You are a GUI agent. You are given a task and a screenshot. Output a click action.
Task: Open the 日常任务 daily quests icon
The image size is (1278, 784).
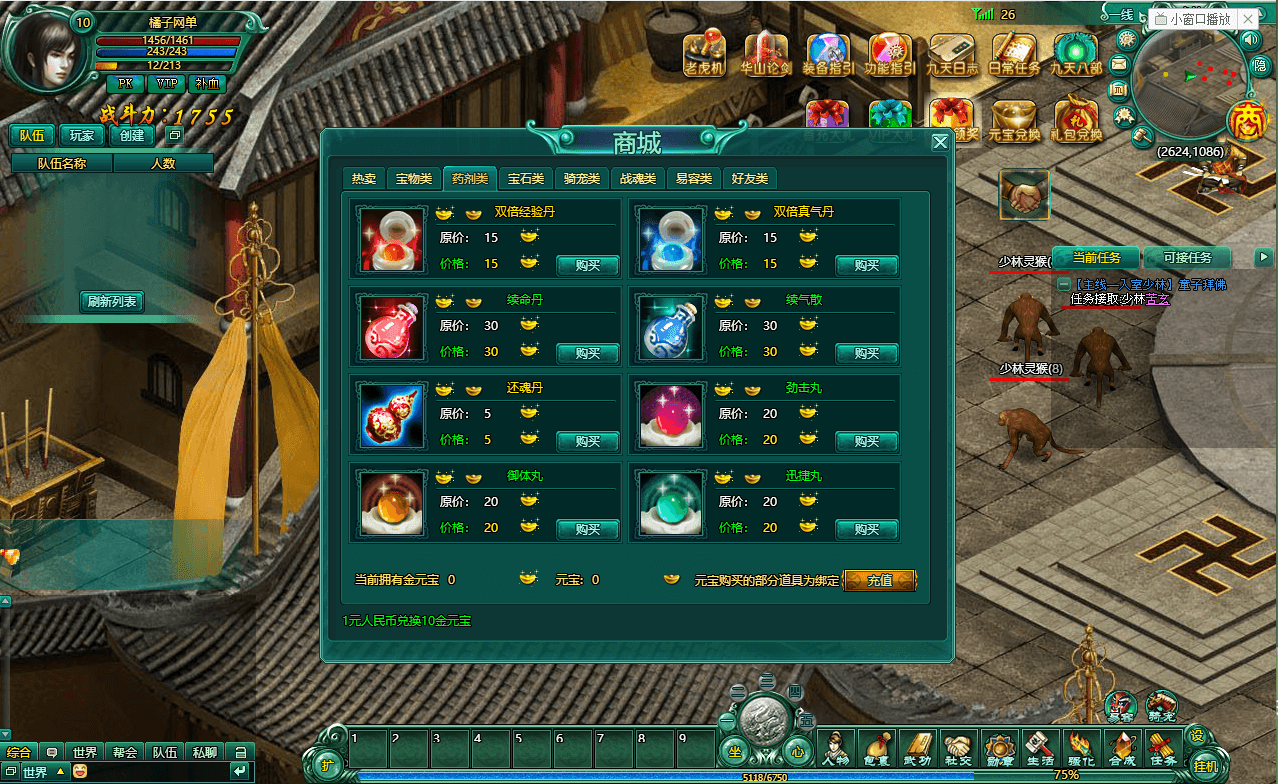pyautogui.click(x=1013, y=54)
